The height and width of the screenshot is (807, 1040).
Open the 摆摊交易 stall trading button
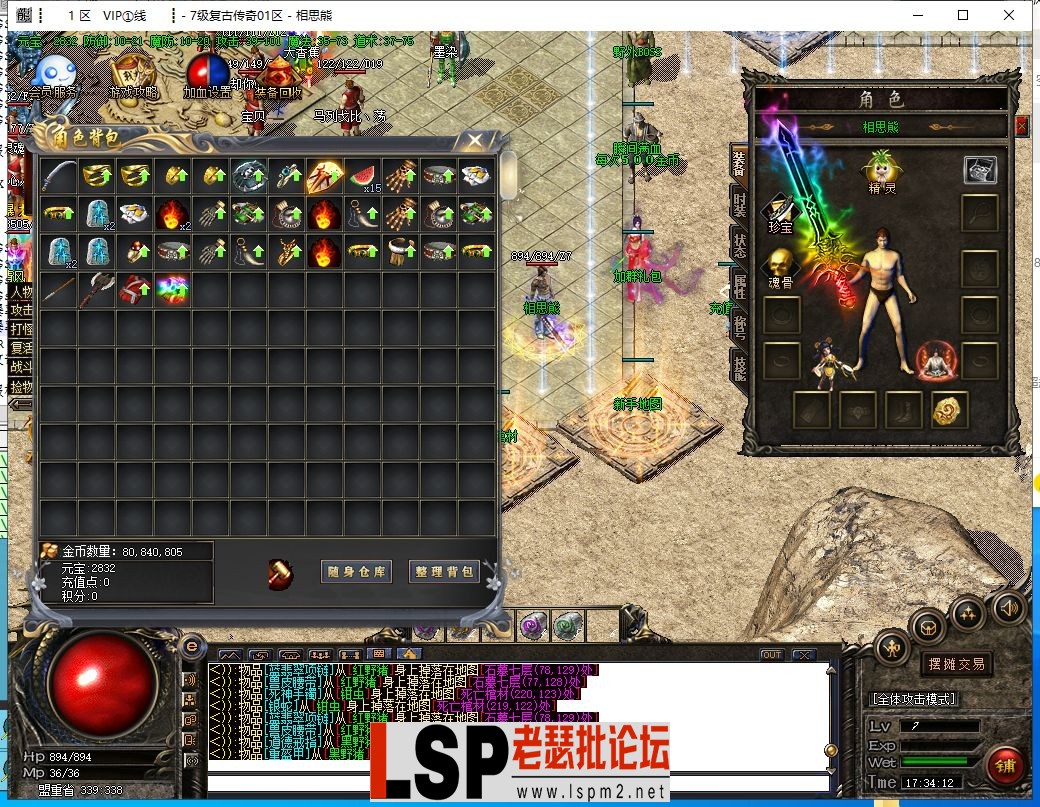coord(956,663)
